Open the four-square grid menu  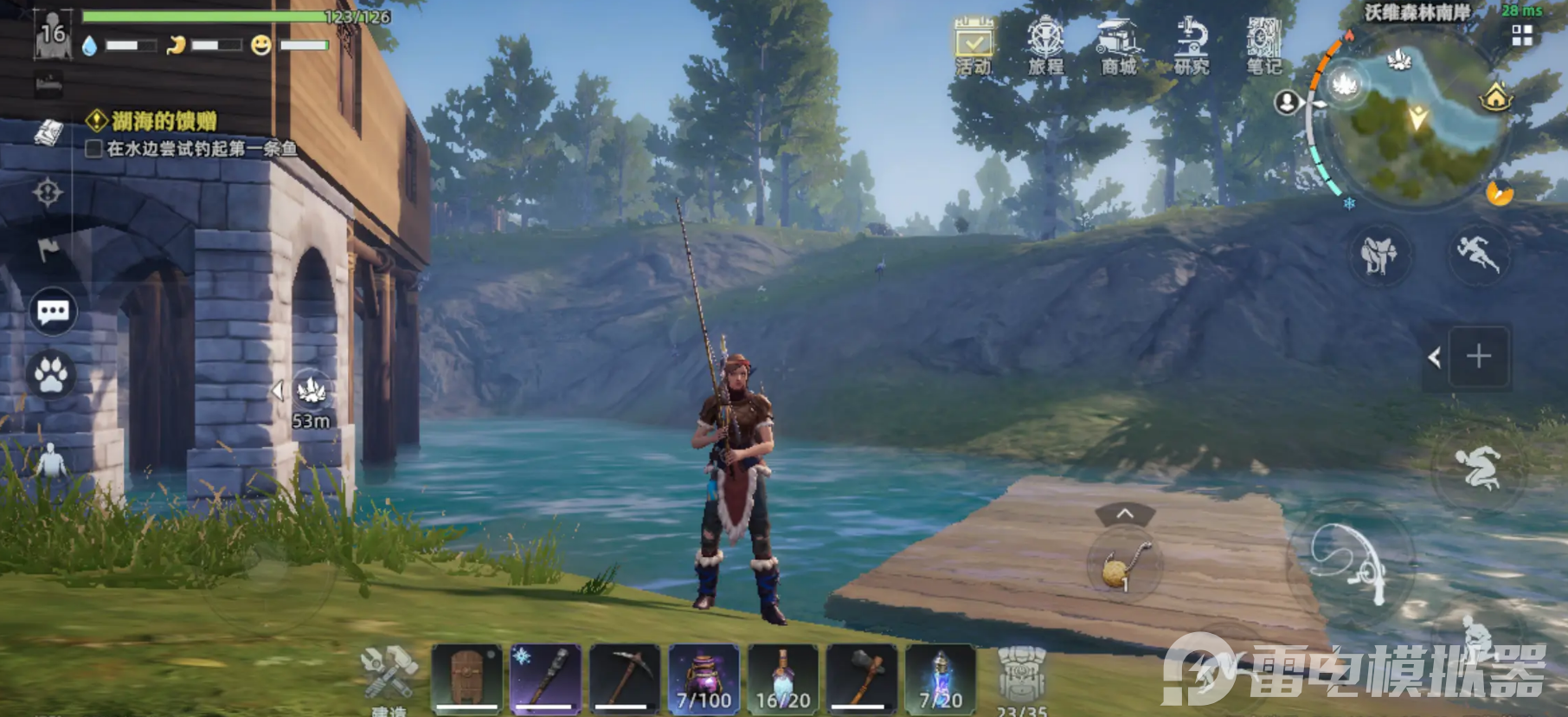pos(1522,36)
